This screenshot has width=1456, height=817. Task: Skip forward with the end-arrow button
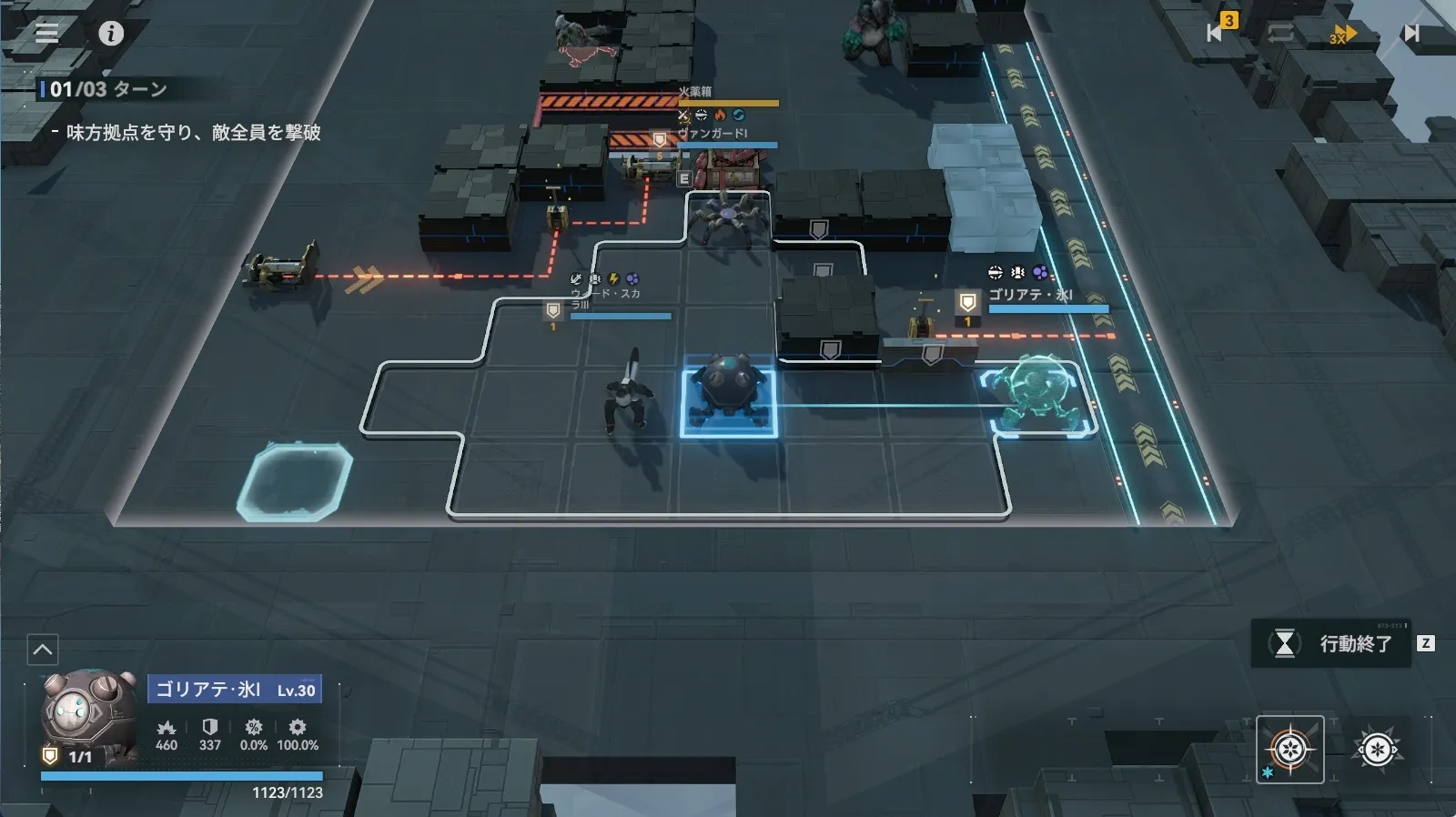pos(1410,34)
